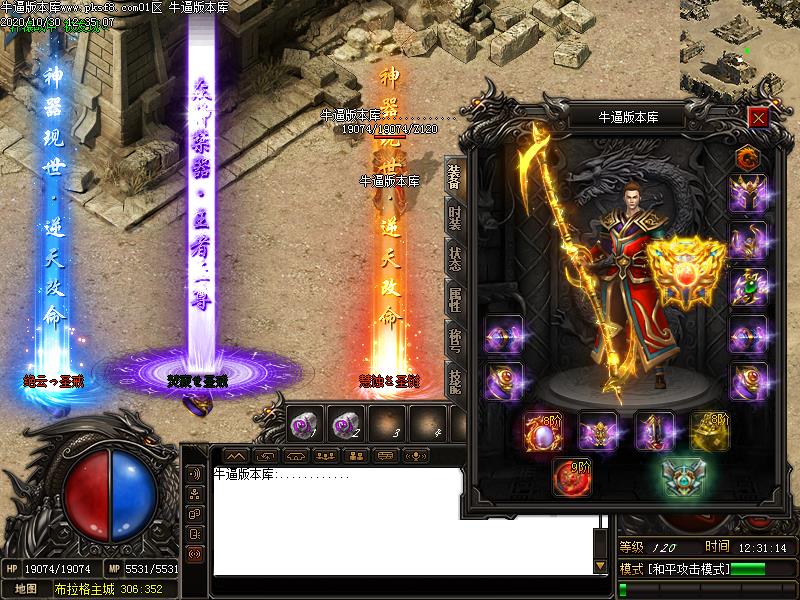800x600 pixels.
Task: Click the orange flame icon above helmet
Action: (x=746, y=156)
